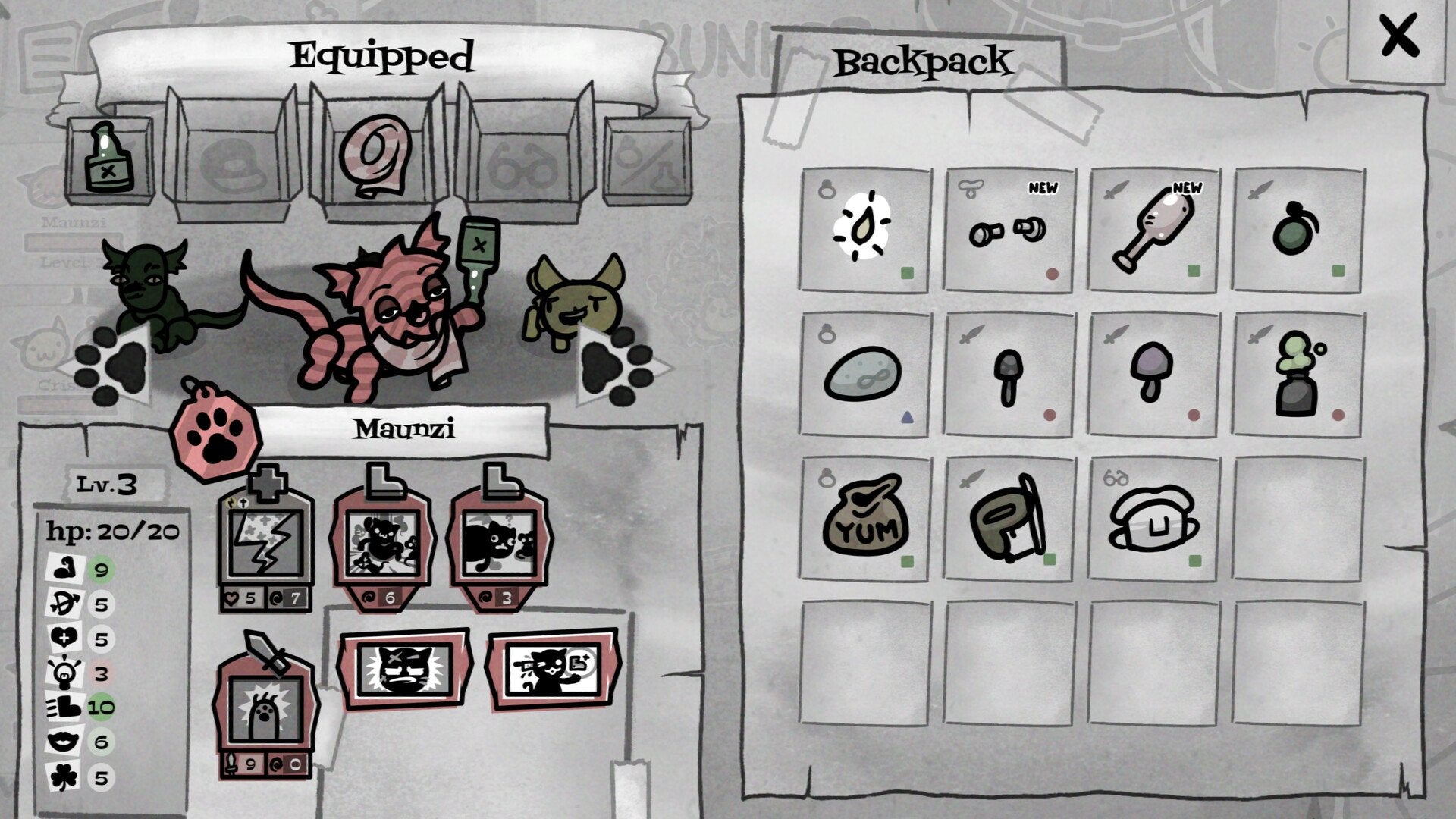Pick the small dark mushroom item
The image size is (1456, 819).
pos(1008,375)
